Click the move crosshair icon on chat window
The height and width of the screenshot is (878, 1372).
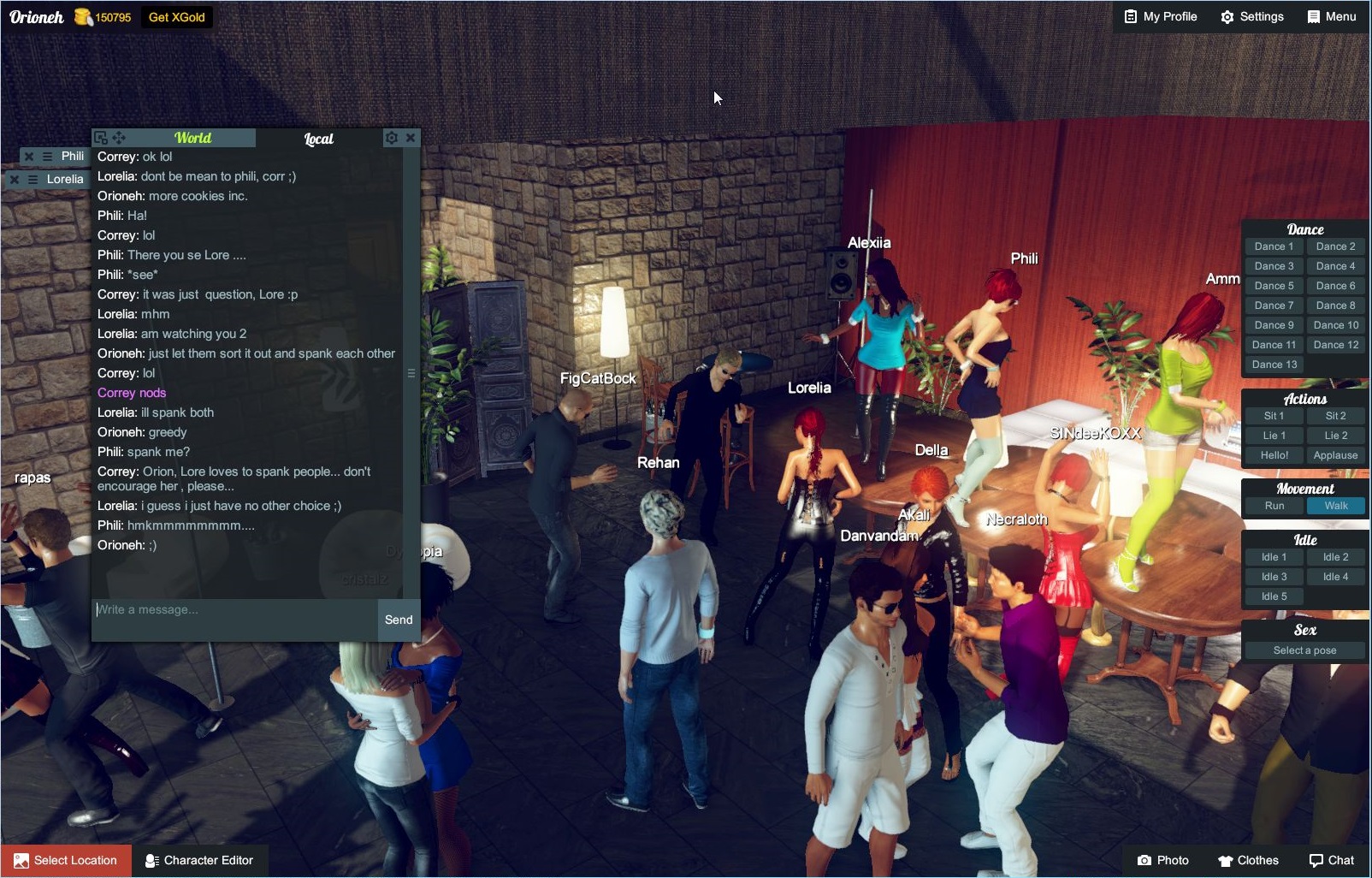point(118,137)
